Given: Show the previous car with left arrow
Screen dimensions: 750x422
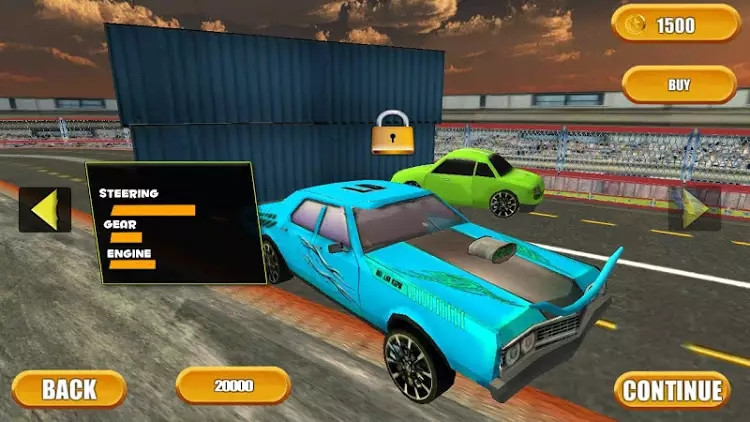Looking at the screenshot, I should [x=44, y=210].
